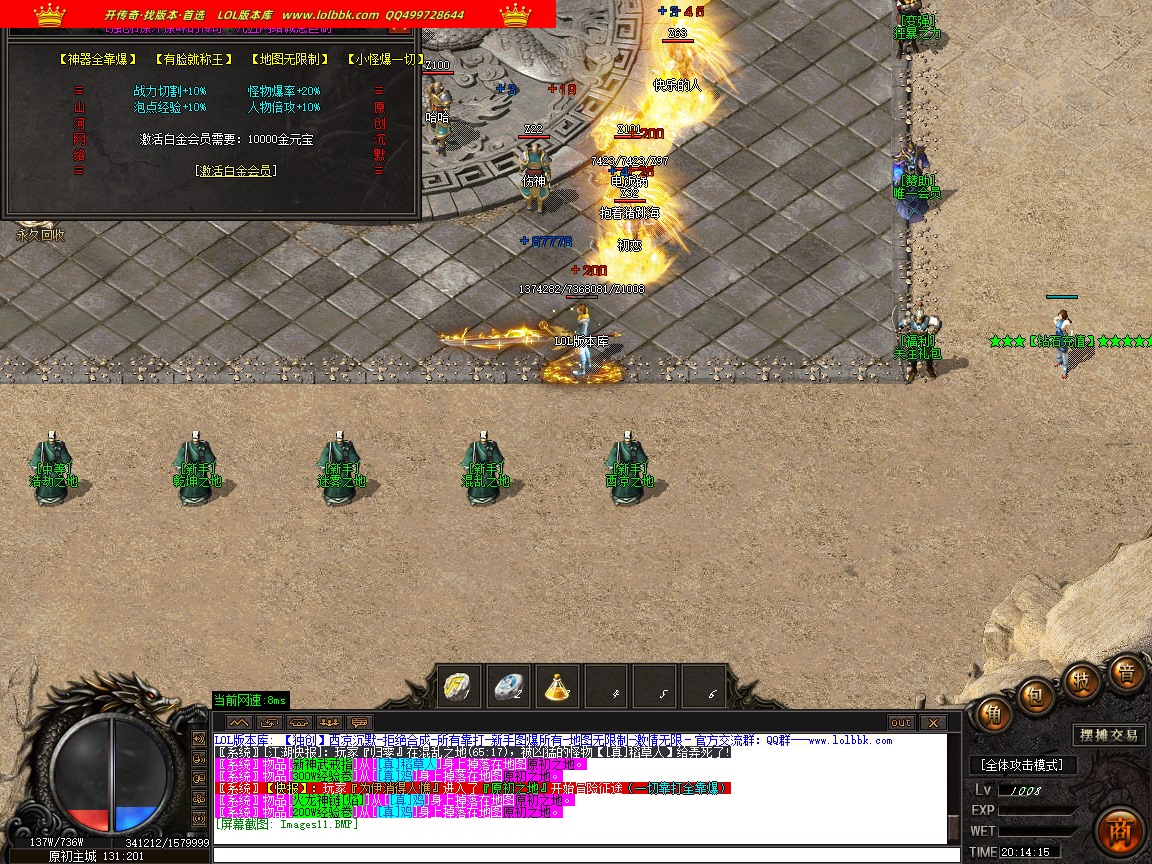Click the chat panel's "out" button

pyautogui.click(x=901, y=723)
